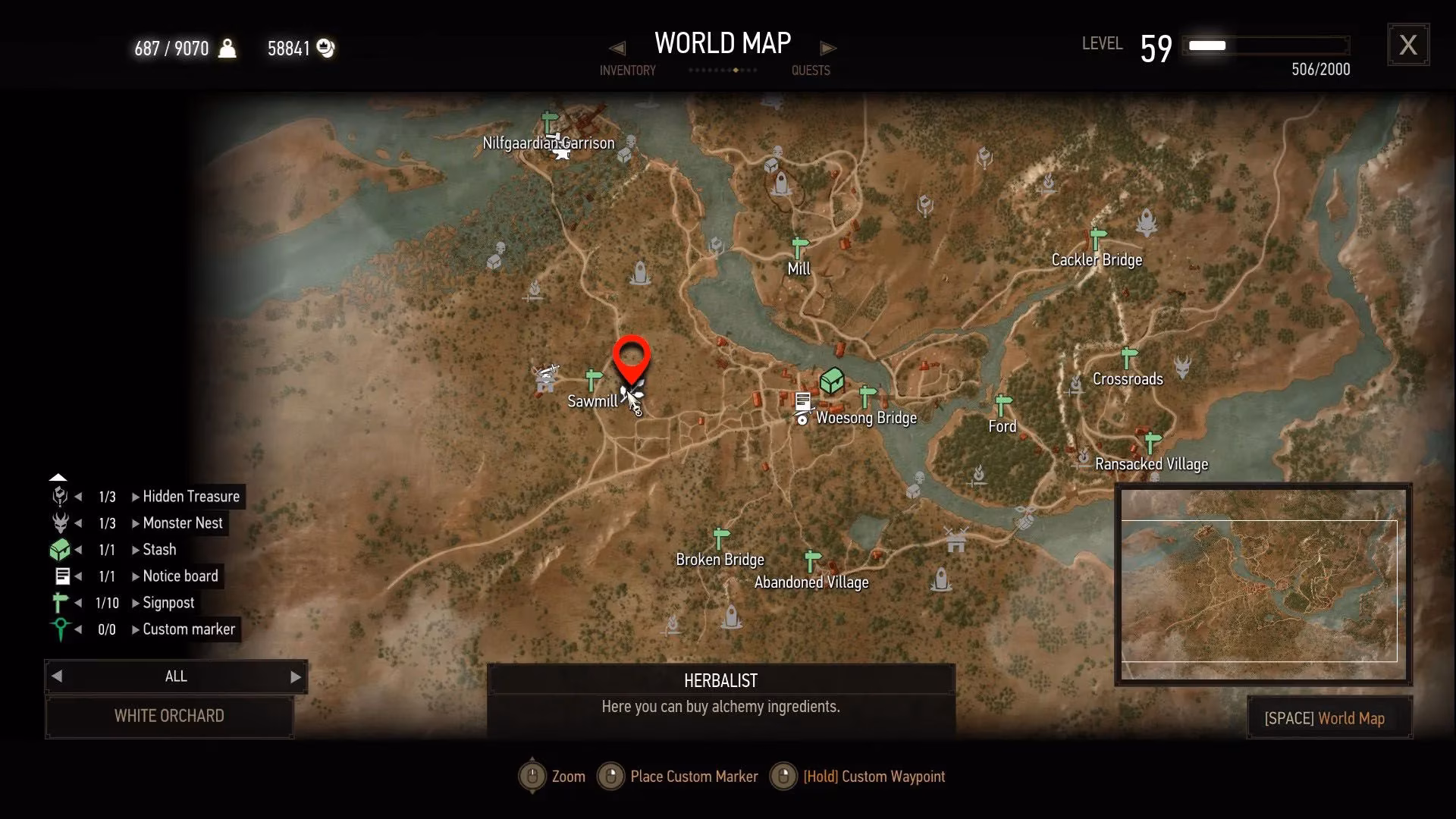This screenshot has height=819, width=1456.
Task: Click the minimap overview thumbnail
Action: point(1262,585)
